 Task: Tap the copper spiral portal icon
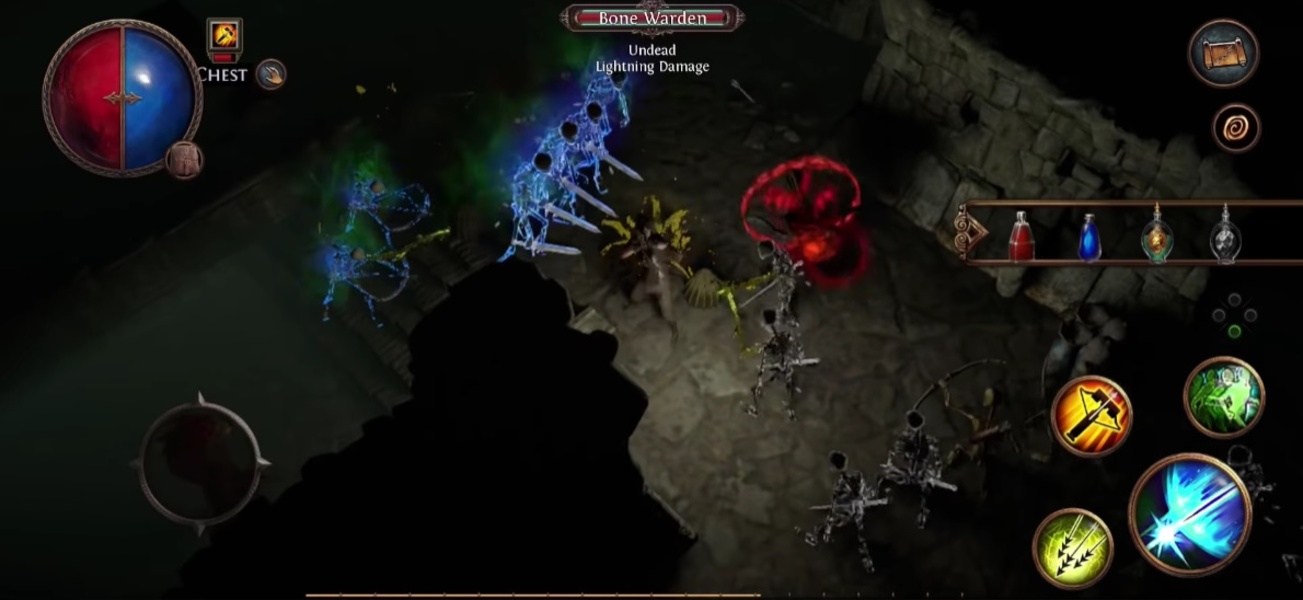tap(1236, 128)
